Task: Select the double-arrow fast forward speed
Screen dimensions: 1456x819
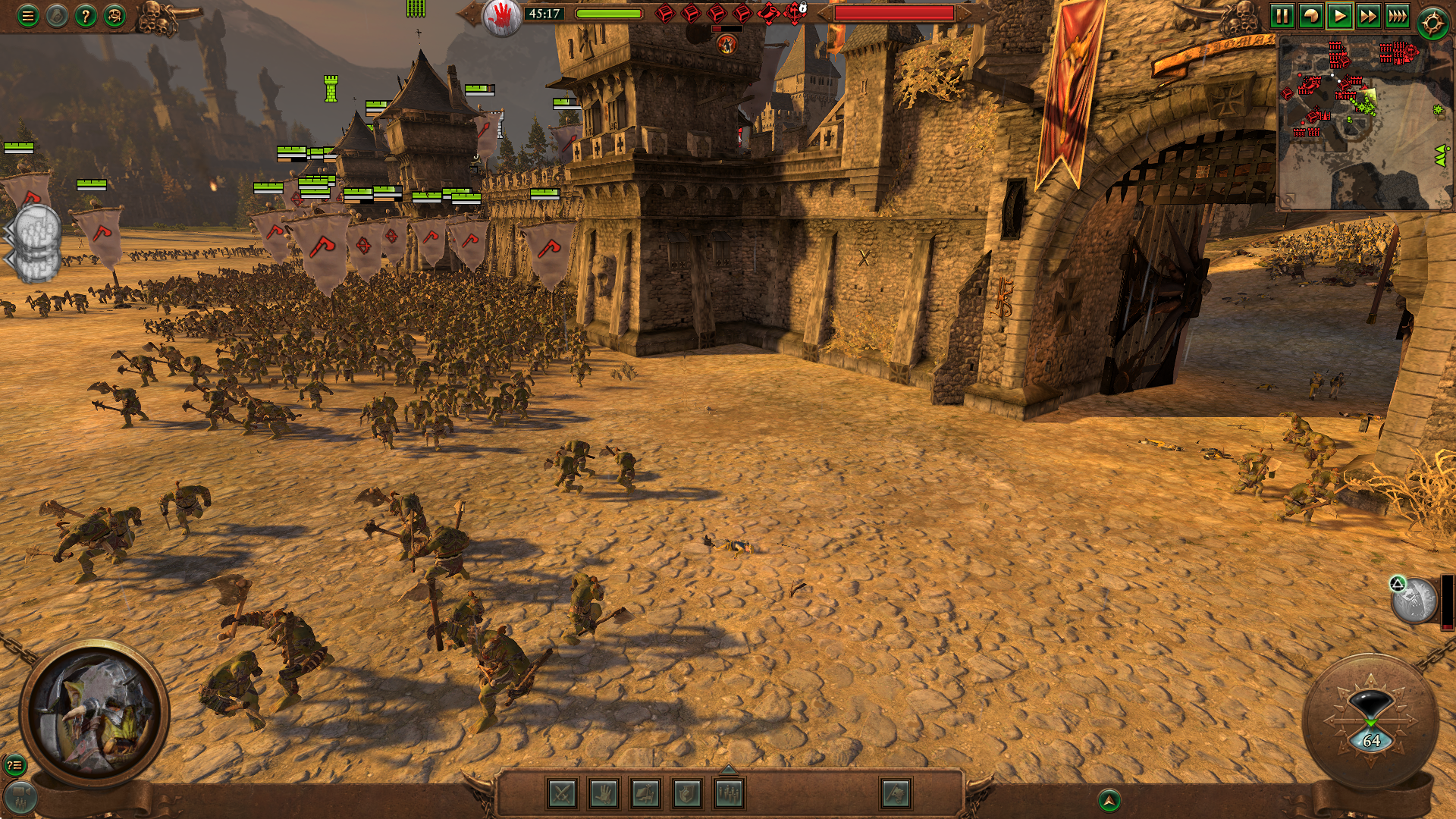Action: 1368,16
